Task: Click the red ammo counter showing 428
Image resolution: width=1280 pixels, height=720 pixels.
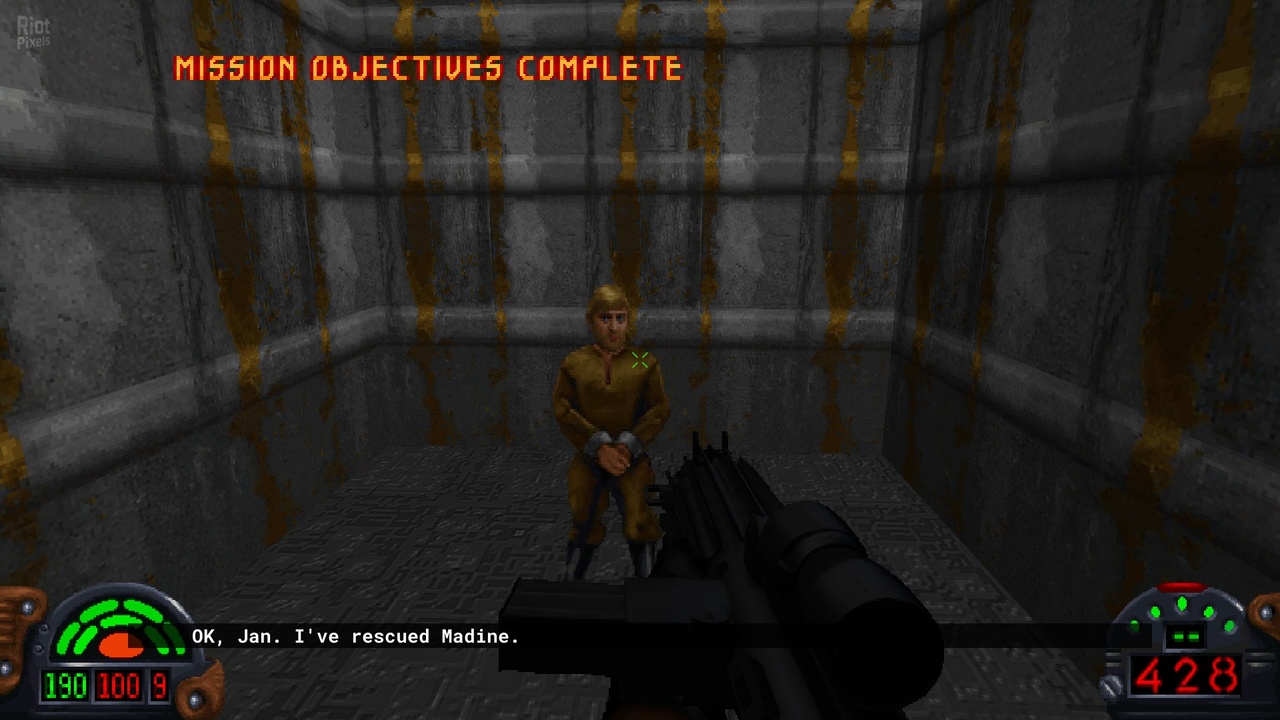Action: point(1187,676)
